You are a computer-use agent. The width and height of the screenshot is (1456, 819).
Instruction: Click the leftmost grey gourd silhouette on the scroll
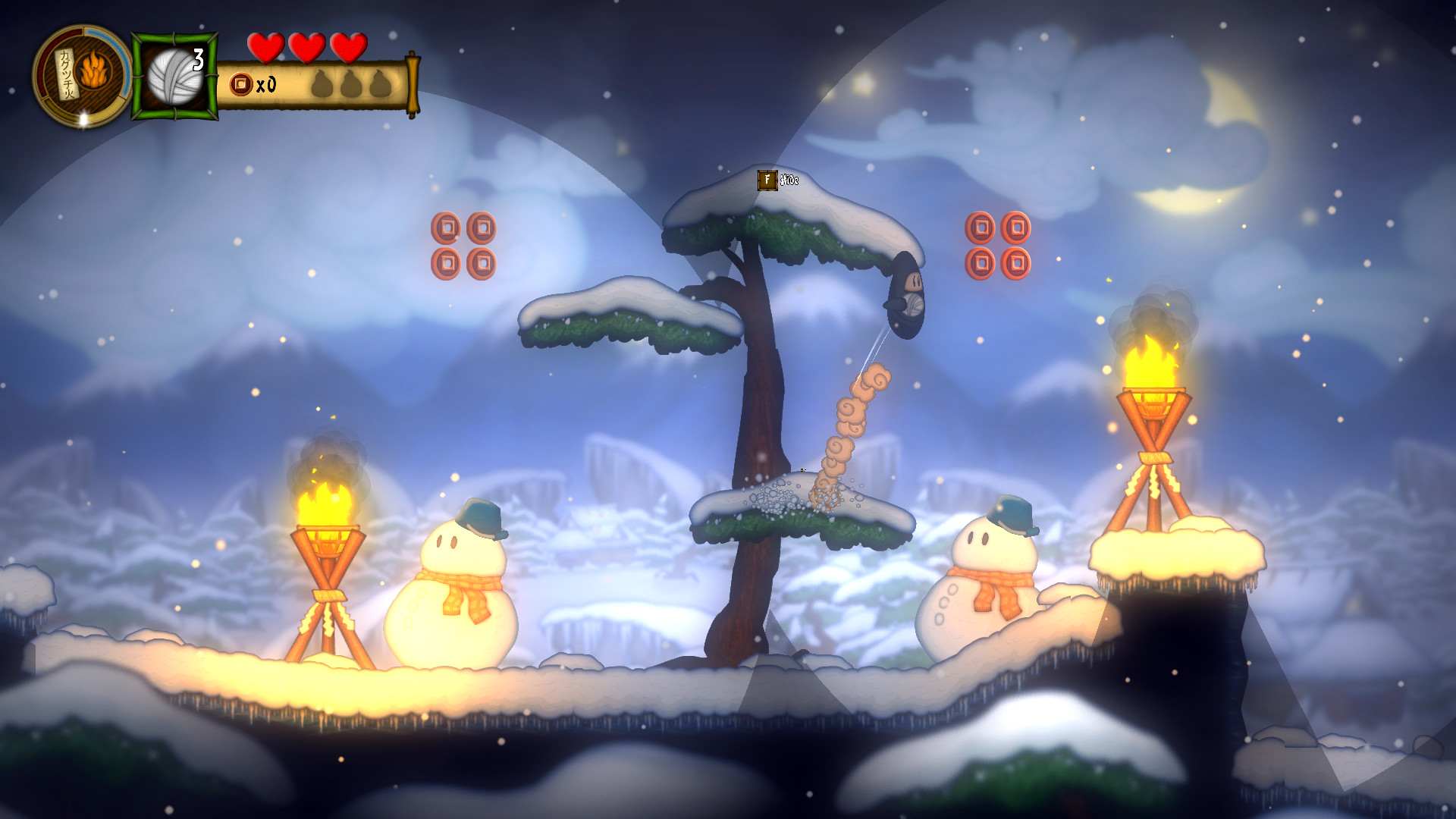coord(323,83)
